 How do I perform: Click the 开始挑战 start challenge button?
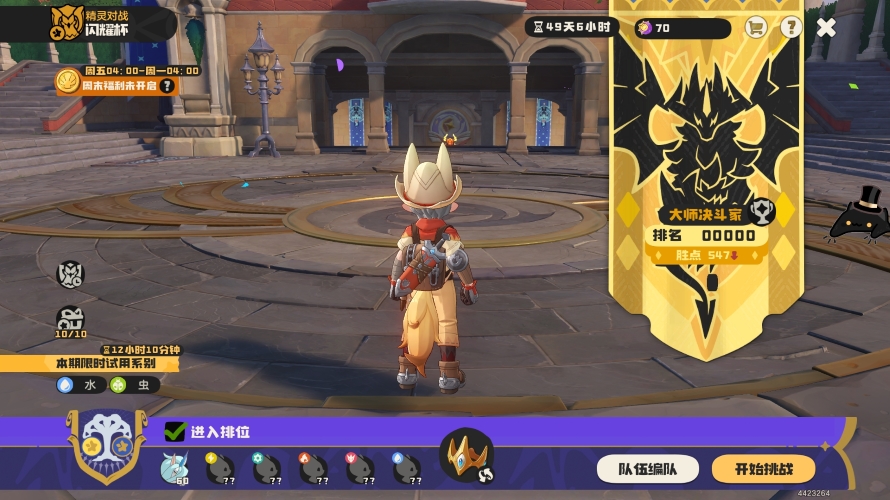(763, 468)
